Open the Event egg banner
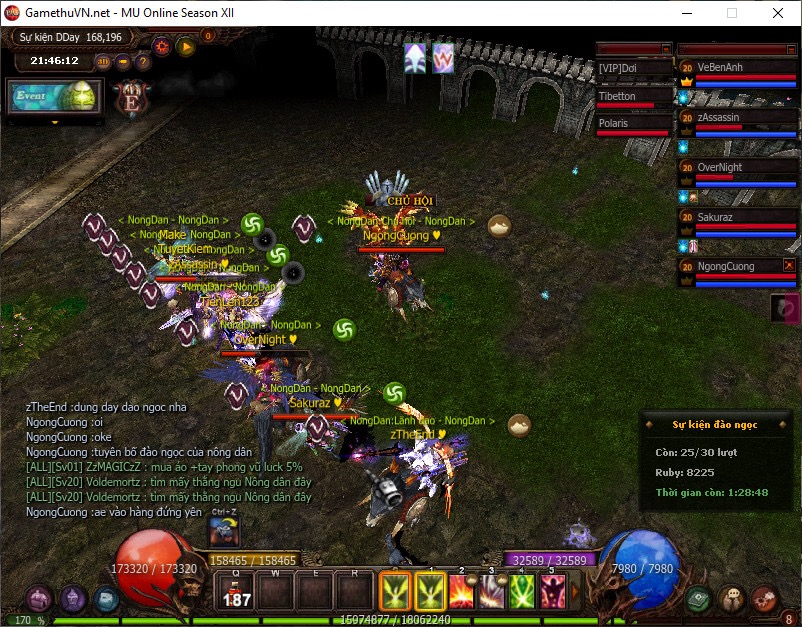The width and height of the screenshot is (802, 627). click(55, 97)
